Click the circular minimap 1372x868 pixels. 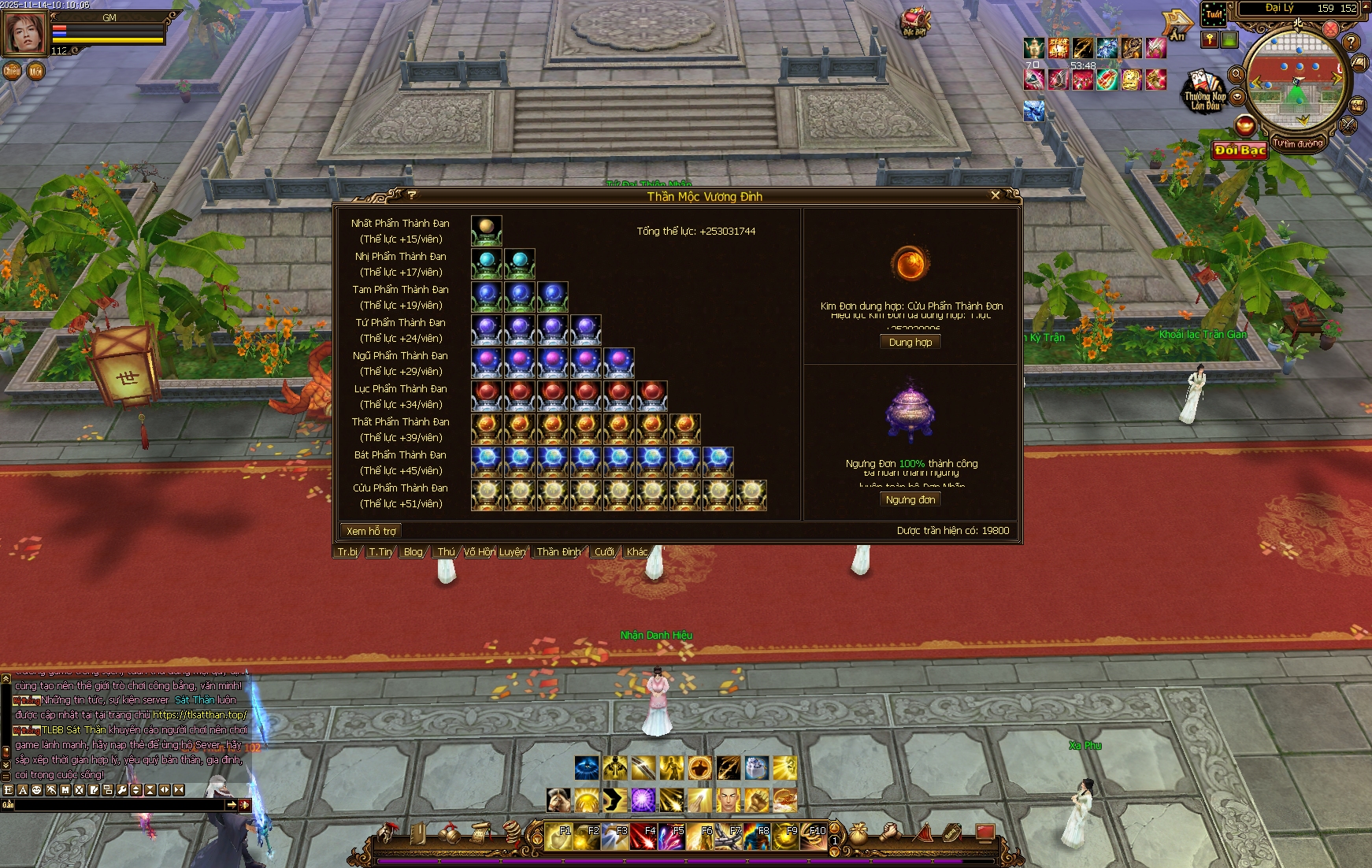tap(1296, 80)
